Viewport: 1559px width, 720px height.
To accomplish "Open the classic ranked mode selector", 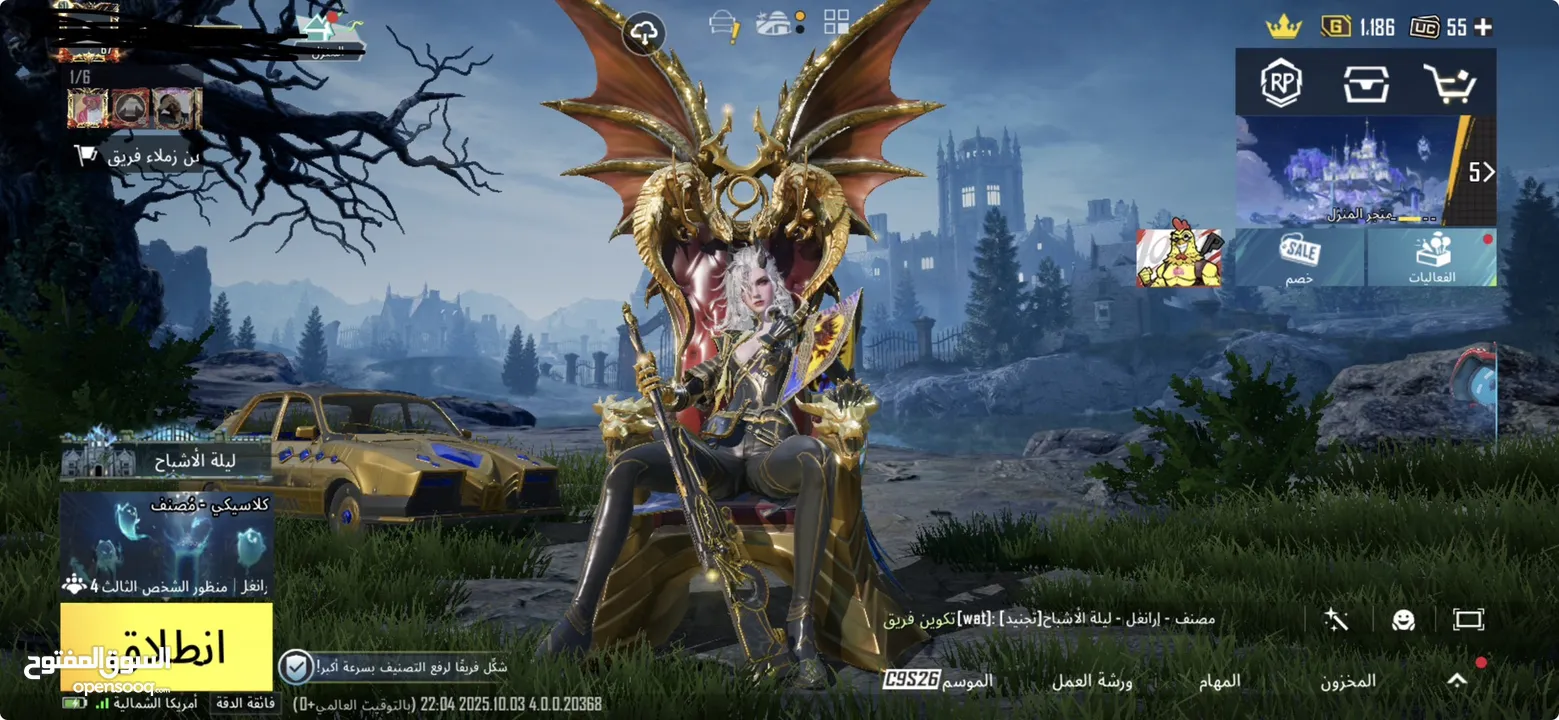I will click(166, 545).
